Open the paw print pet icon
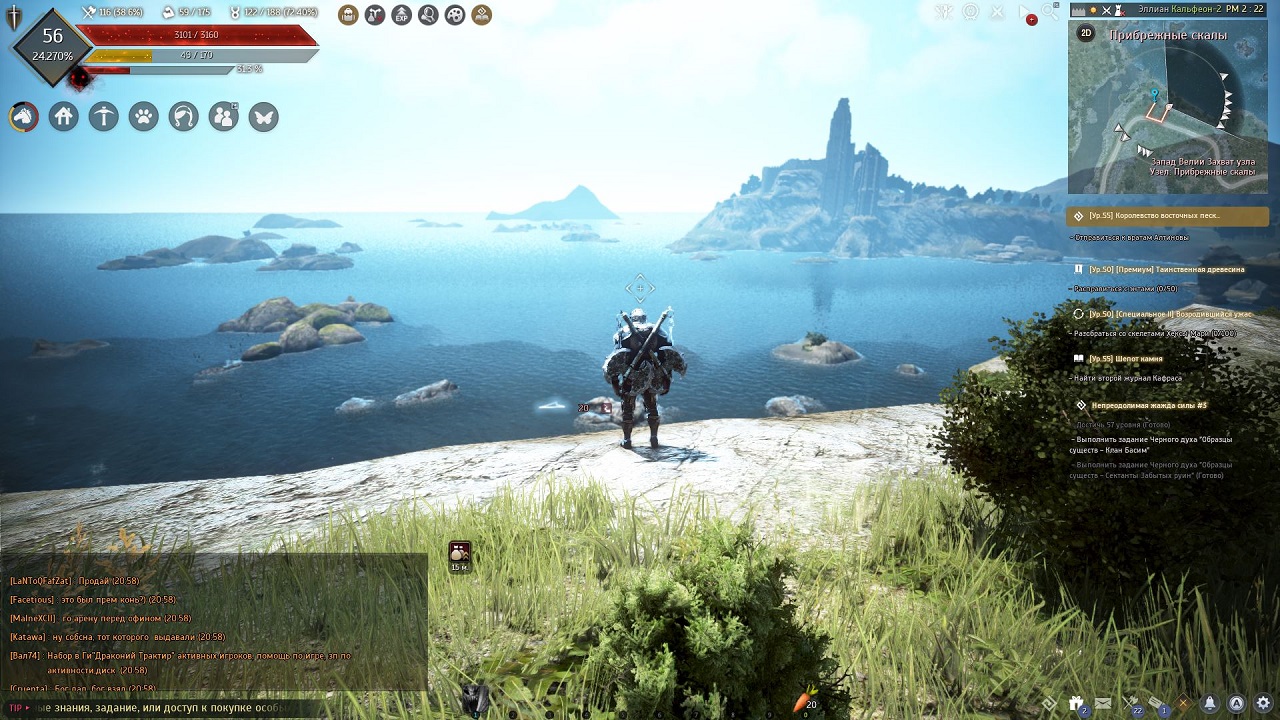 click(144, 117)
